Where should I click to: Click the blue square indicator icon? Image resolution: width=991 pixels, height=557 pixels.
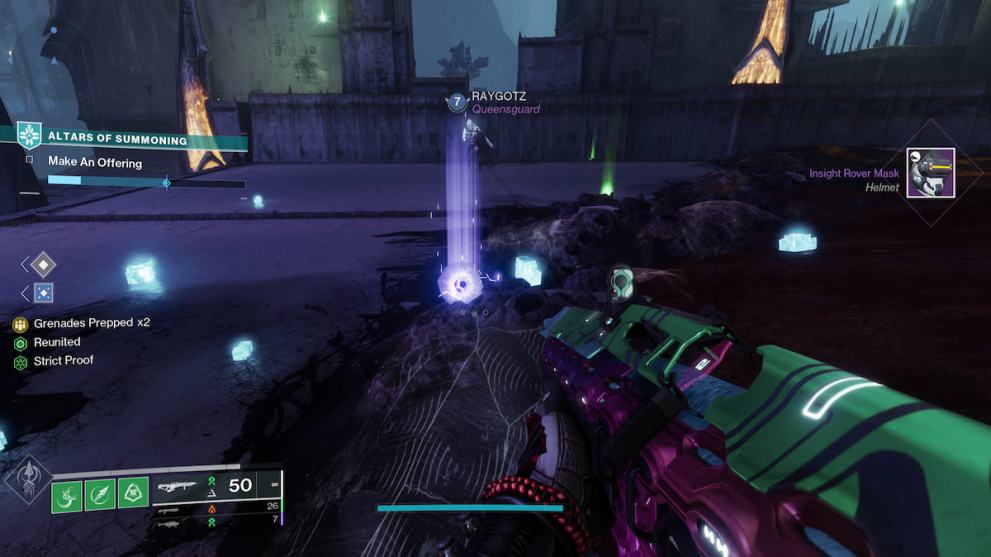coord(43,293)
